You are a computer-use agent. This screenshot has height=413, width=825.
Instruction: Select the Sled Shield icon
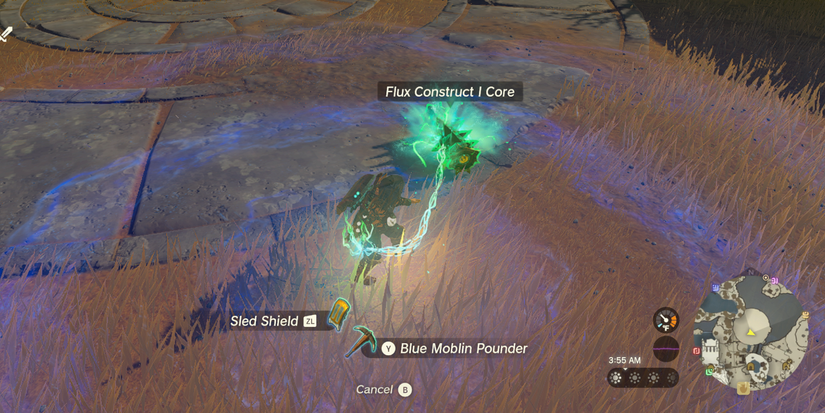click(x=340, y=314)
